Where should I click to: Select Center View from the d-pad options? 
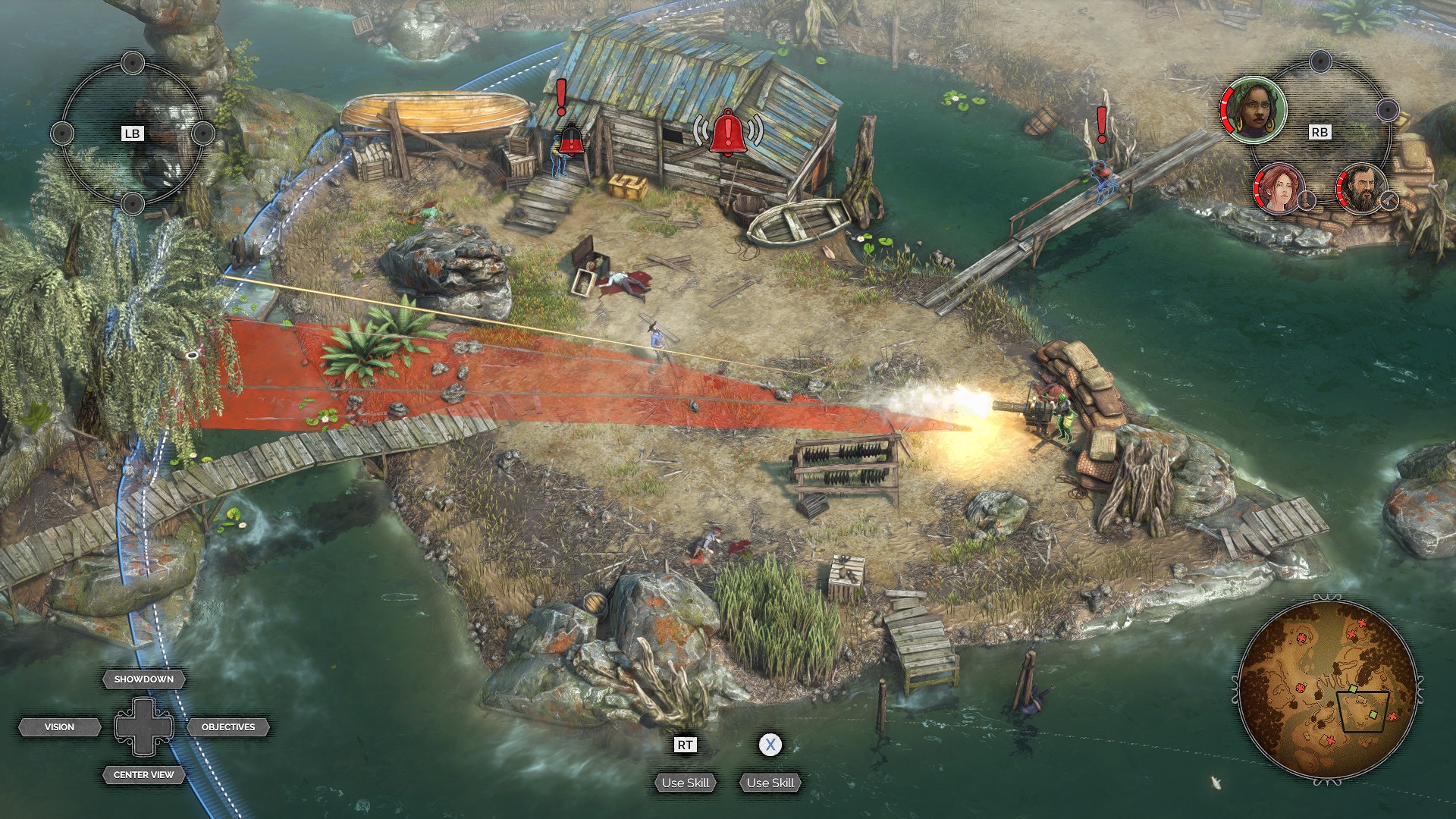pyautogui.click(x=143, y=775)
